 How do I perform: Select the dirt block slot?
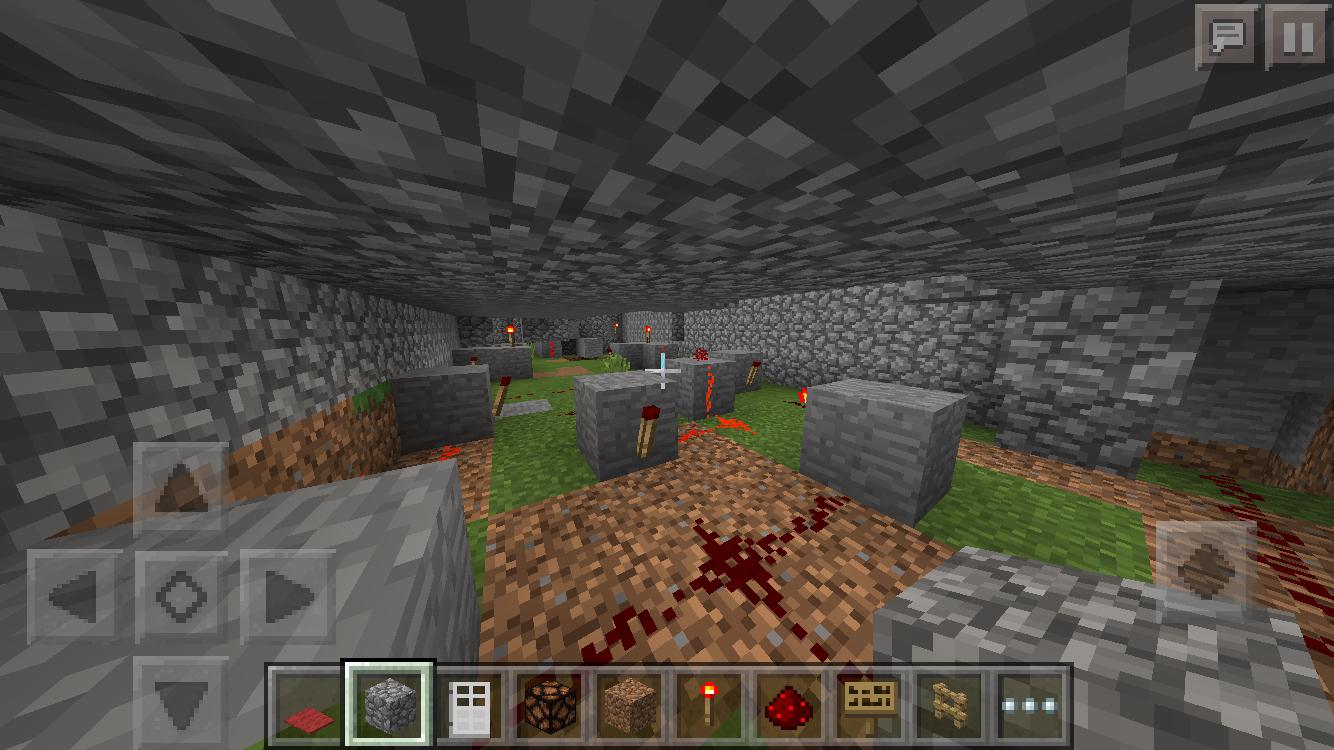[630, 705]
